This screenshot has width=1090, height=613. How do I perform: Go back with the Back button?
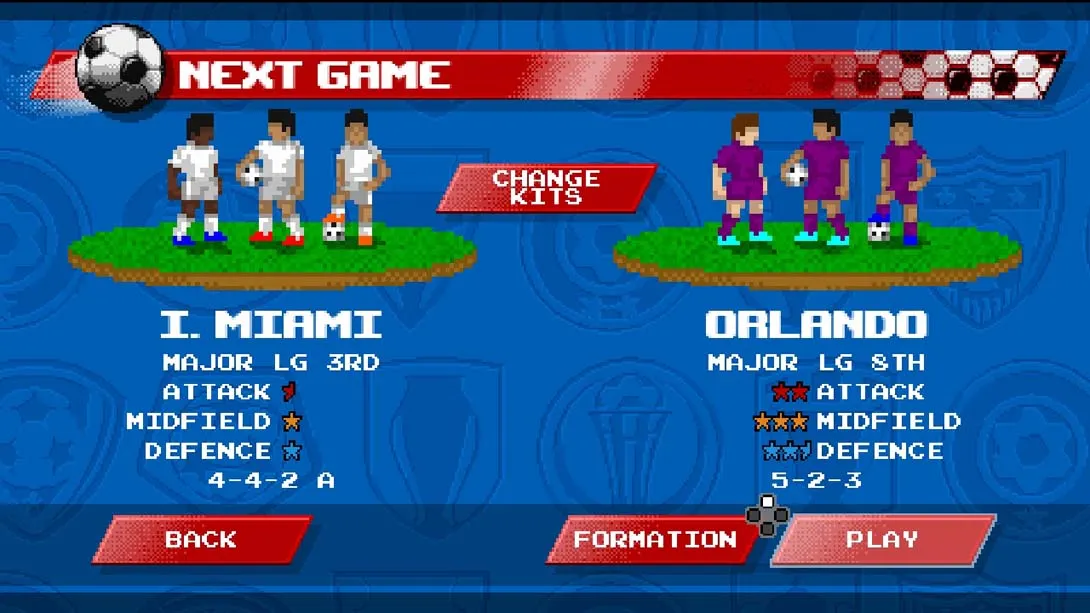[201, 539]
